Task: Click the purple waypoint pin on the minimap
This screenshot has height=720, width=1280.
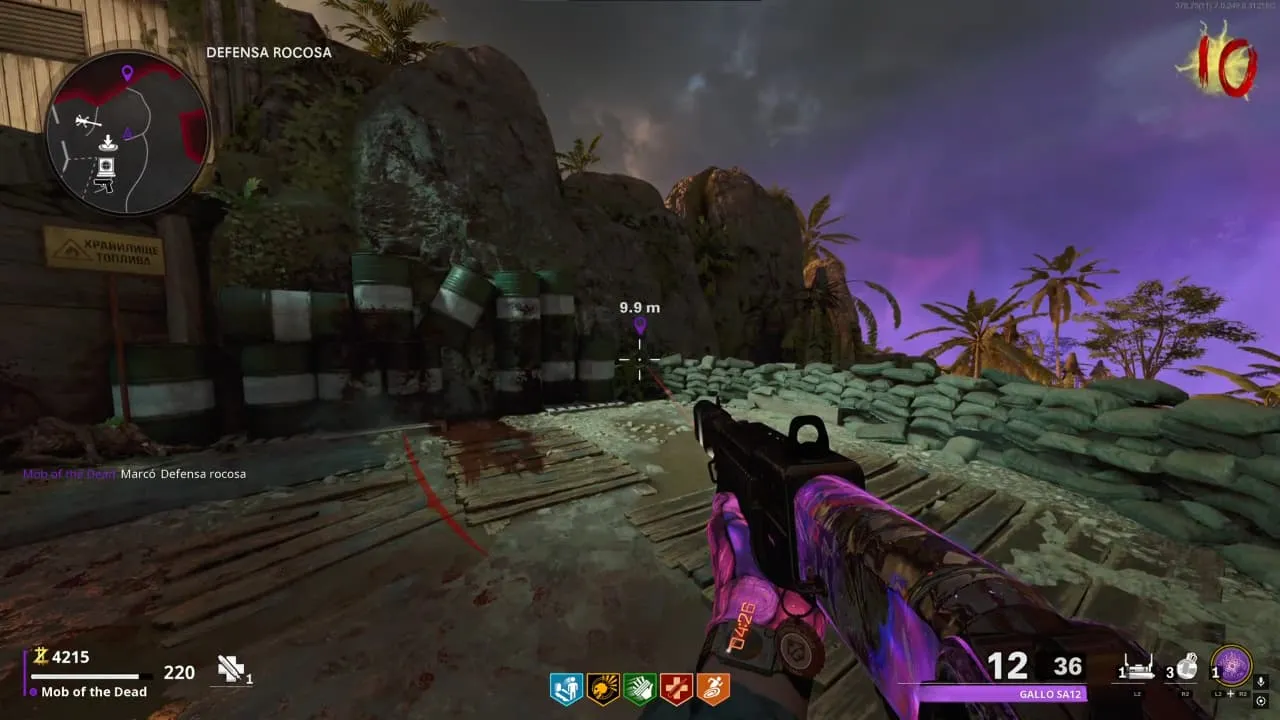Action: [x=127, y=72]
